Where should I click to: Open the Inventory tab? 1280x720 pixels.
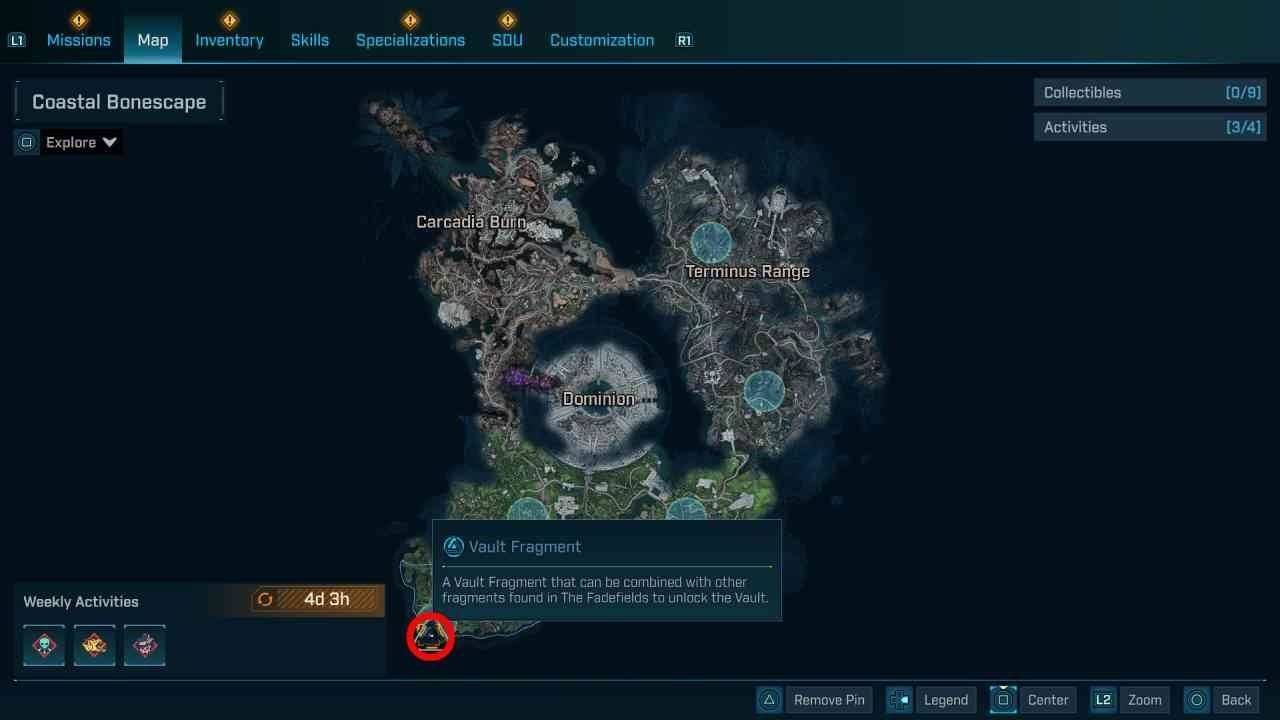[229, 40]
